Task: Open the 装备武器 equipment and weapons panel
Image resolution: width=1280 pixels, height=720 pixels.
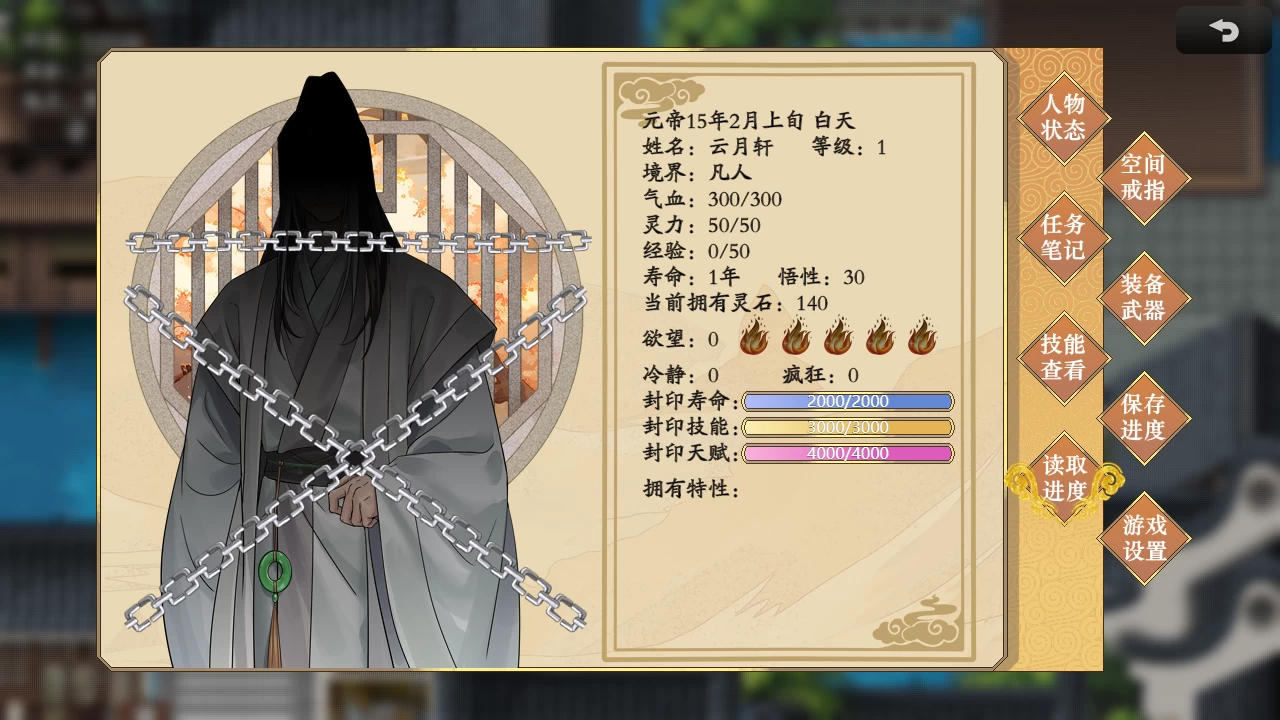Action: click(1146, 298)
